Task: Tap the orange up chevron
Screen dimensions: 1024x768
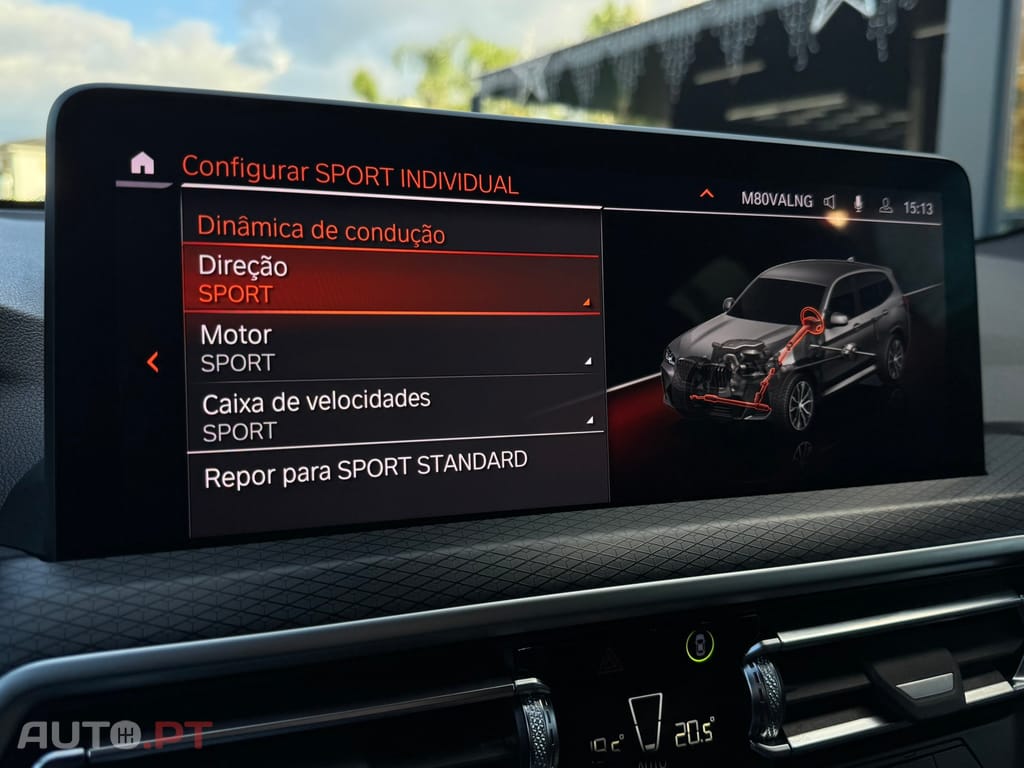Action: (x=706, y=194)
